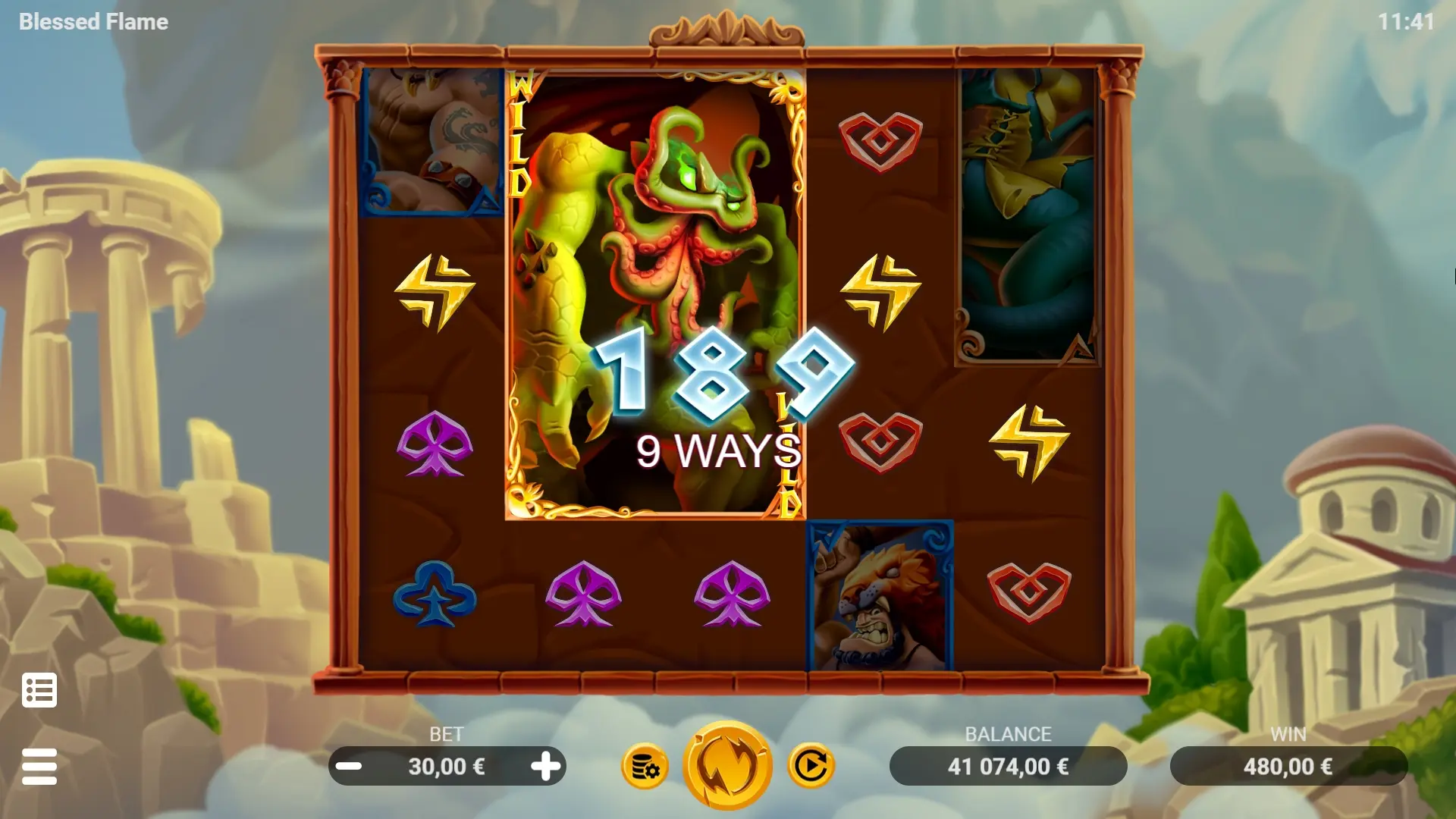Spin the reels with the gold button
Screen dimensions: 1456x819
(x=727, y=766)
